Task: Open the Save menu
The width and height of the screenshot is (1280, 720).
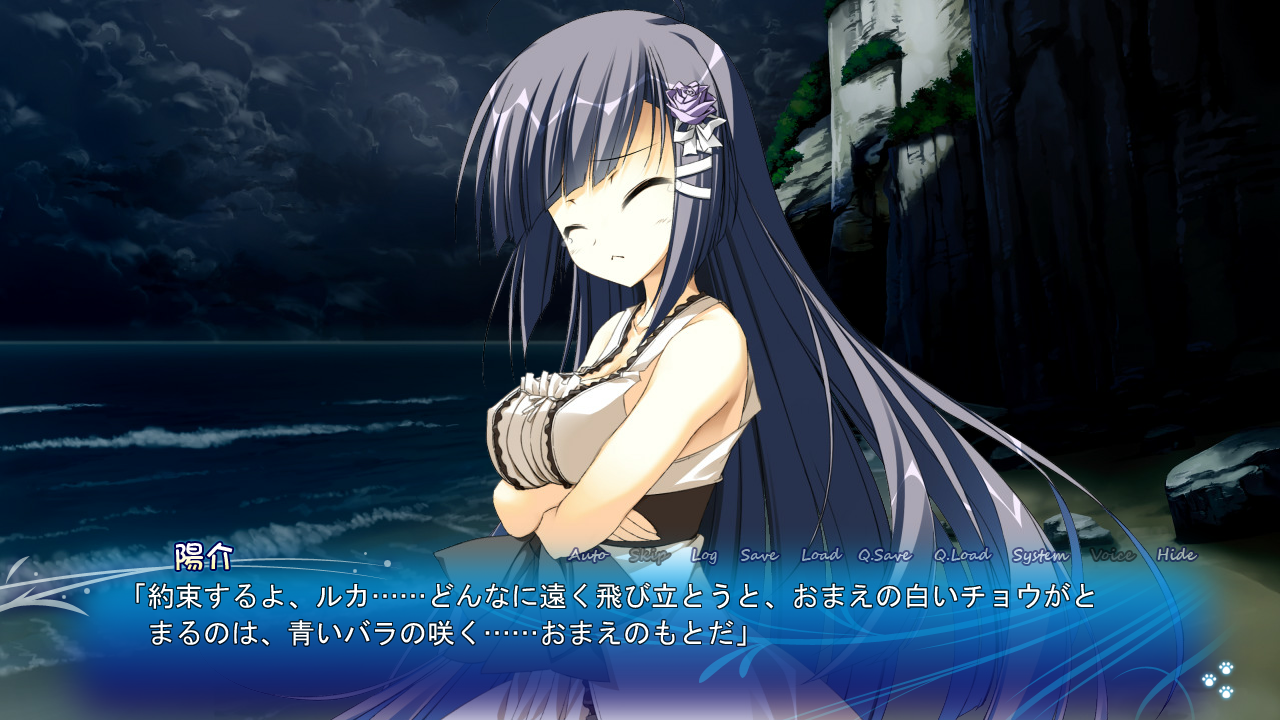Action: pyautogui.click(x=759, y=555)
